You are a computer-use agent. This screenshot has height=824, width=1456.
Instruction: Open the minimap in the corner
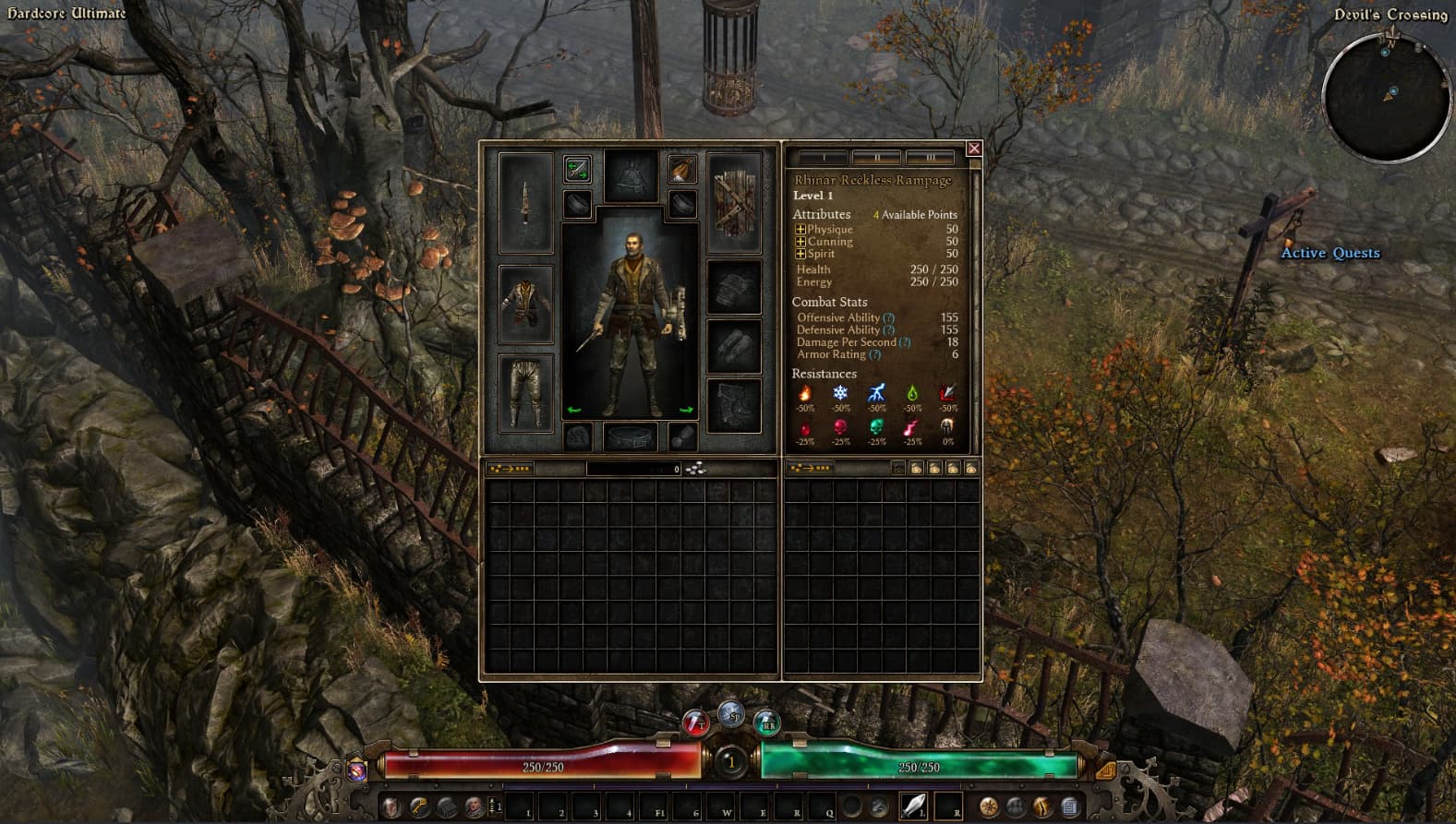click(x=1386, y=96)
